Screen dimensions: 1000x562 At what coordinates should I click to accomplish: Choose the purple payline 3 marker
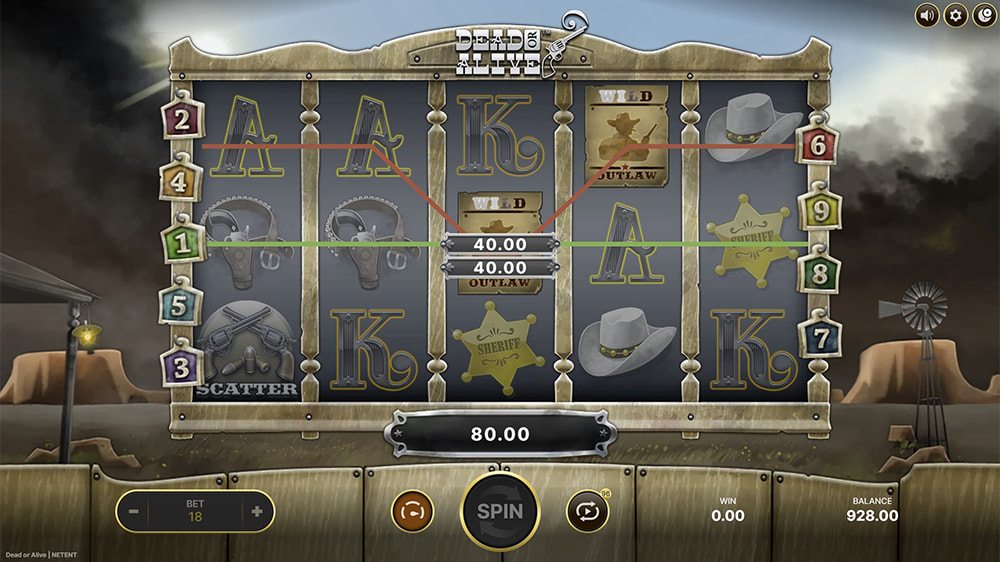pyautogui.click(x=181, y=367)
